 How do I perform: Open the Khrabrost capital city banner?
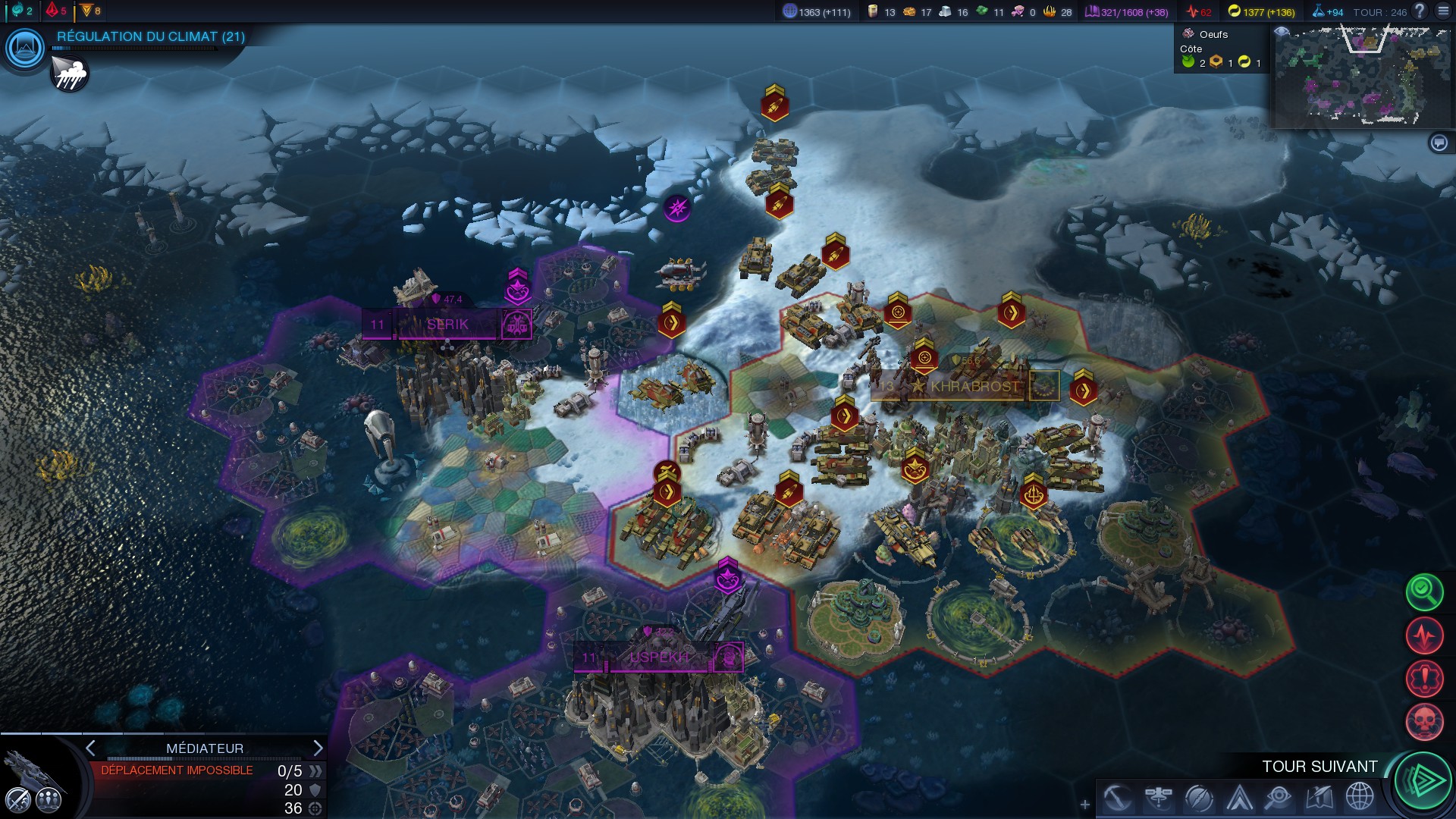[974, 387]
